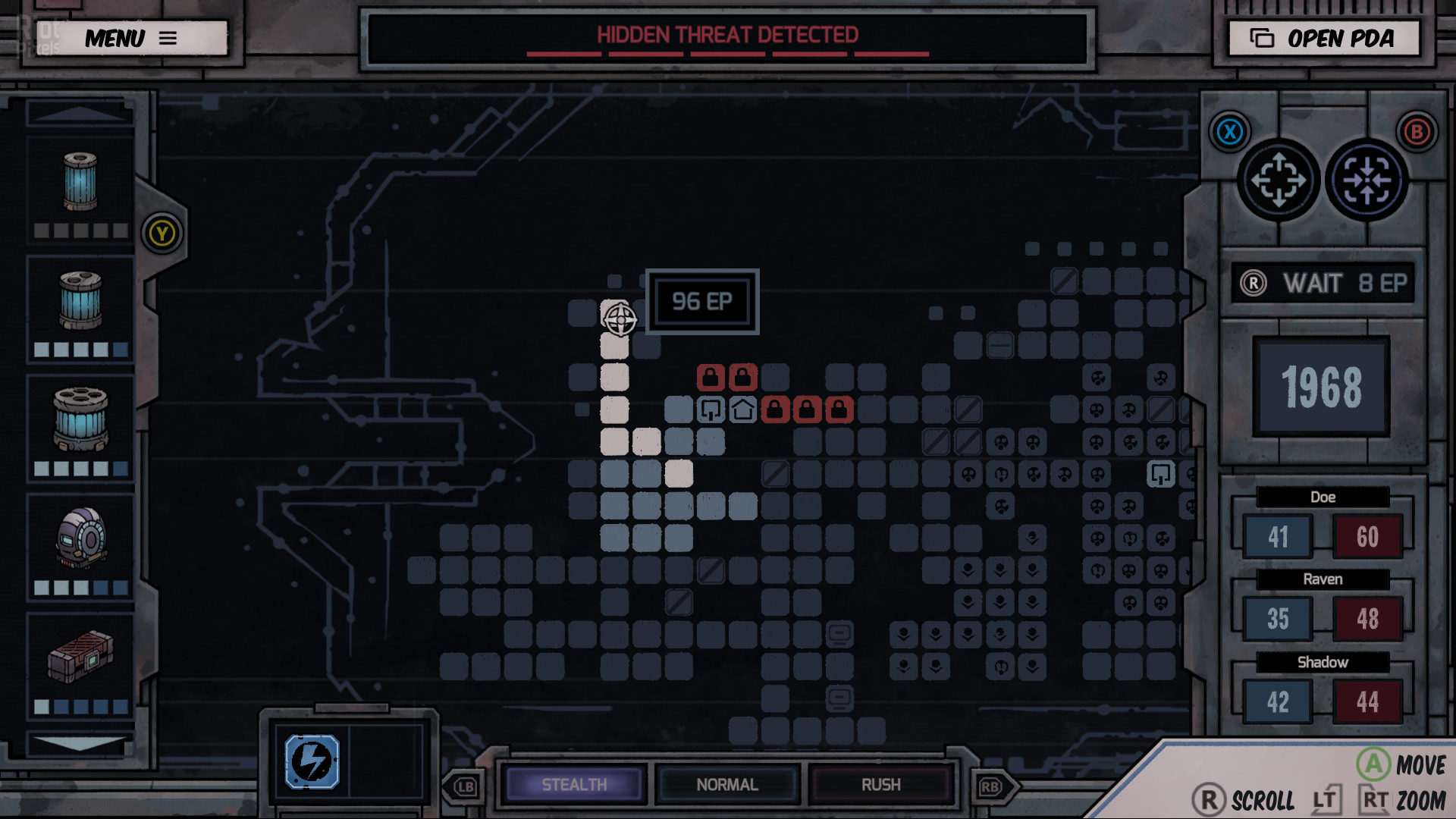Viewport: 1456px width, 819px height.
Task: Select Raven's squad member panel
Action: click(x=1323, y=607)
